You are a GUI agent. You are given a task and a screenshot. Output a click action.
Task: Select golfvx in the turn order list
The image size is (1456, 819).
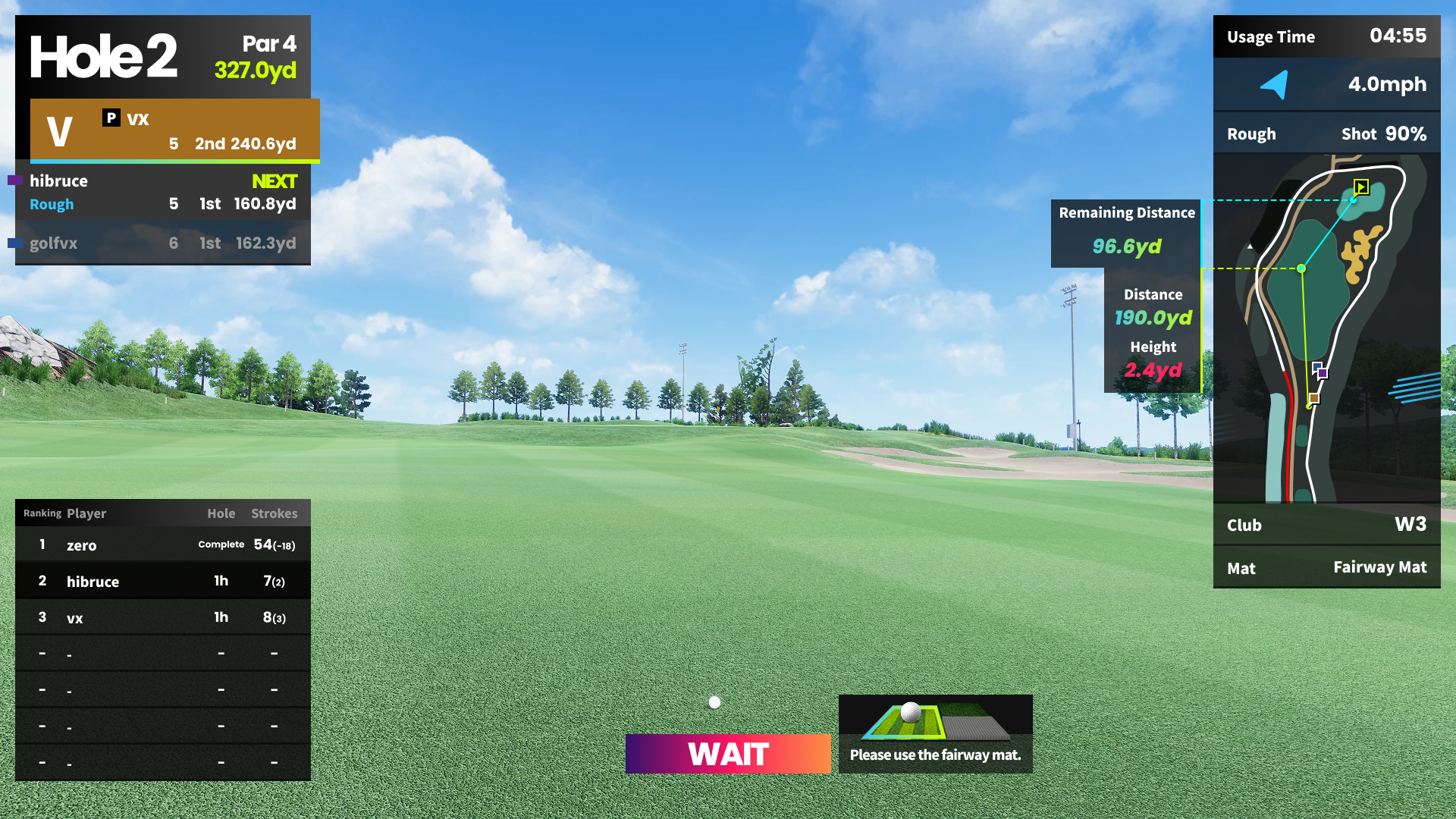(x=162, y=243)
